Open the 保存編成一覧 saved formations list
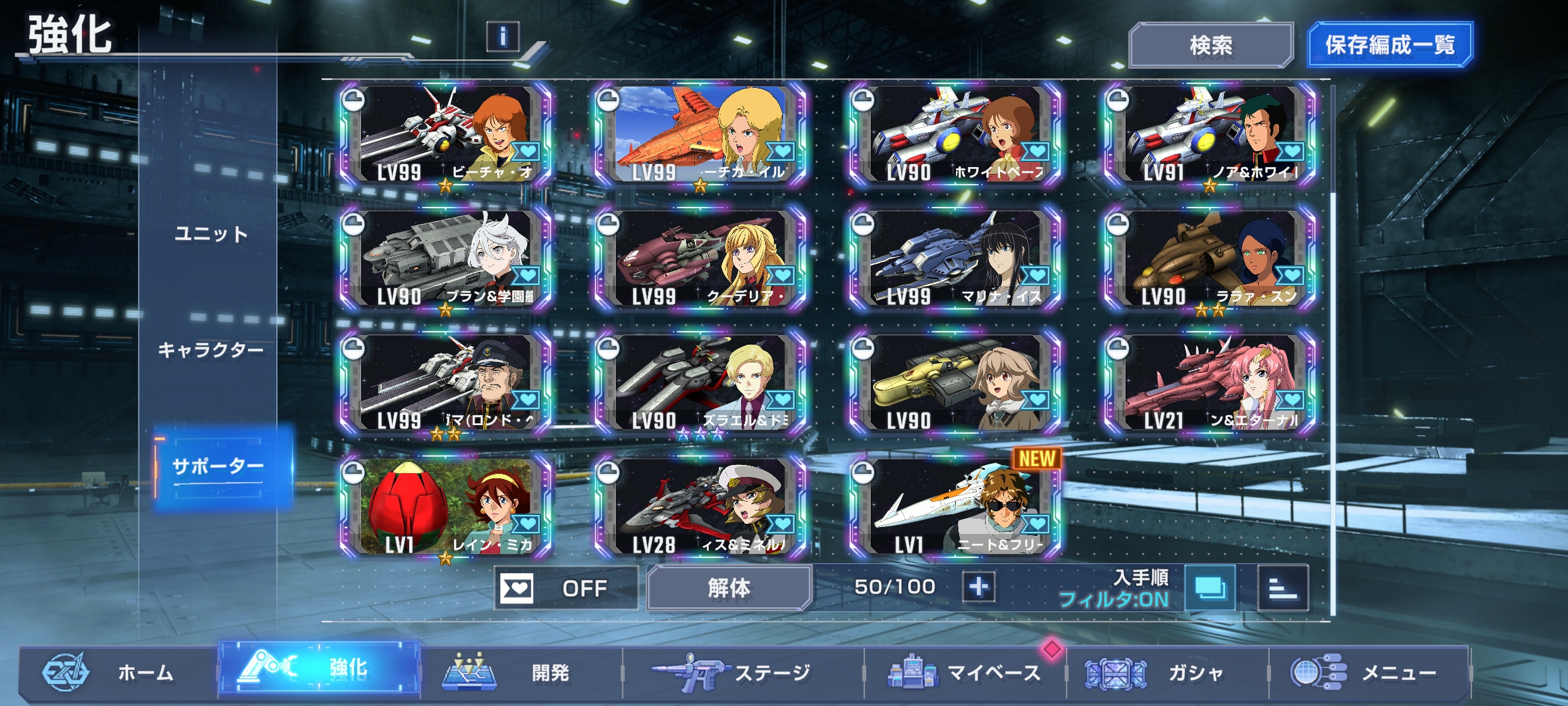The height and width of the screenshot is (706, 1568). click(1390, 45)
